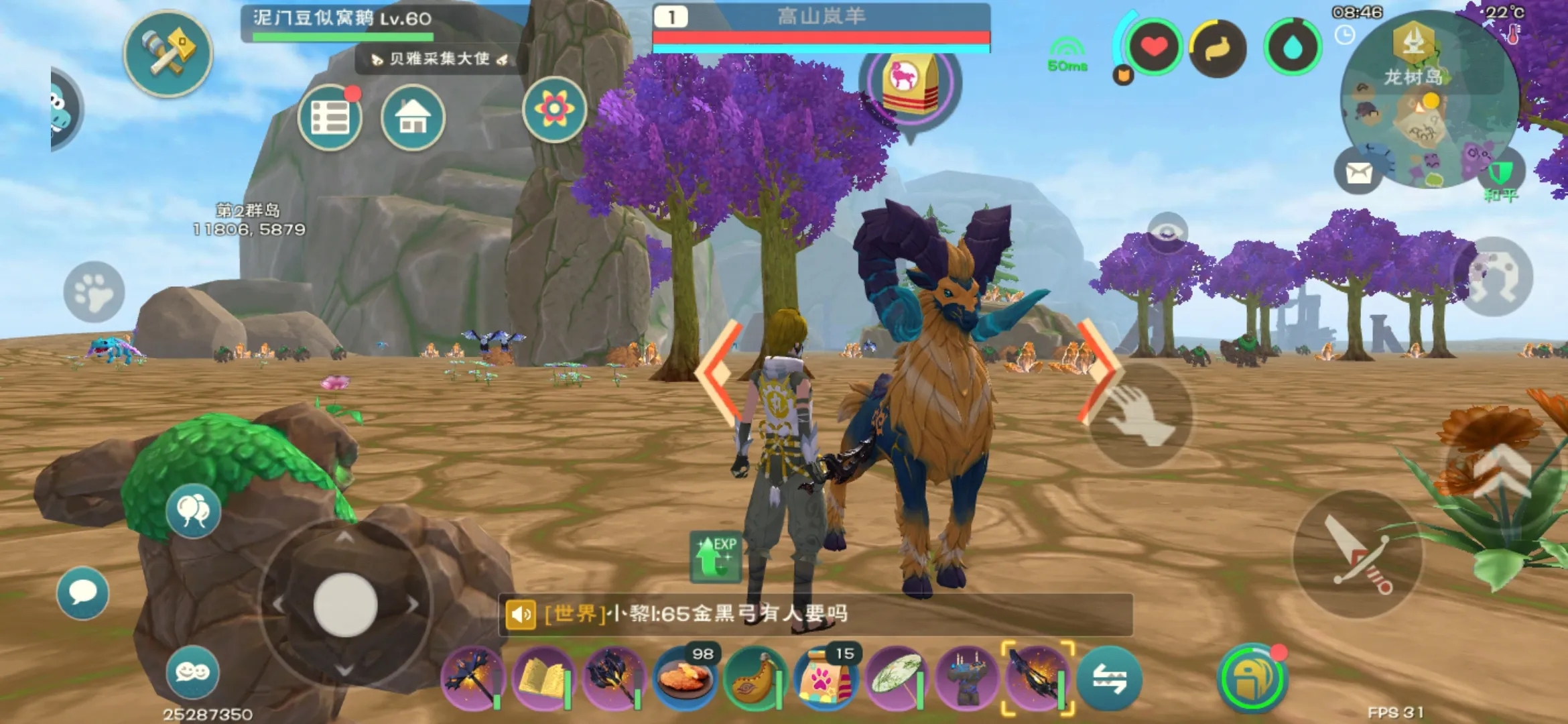1568x724 pixels.
Task: Tap the pet paw button
Action: pos(94,292)
